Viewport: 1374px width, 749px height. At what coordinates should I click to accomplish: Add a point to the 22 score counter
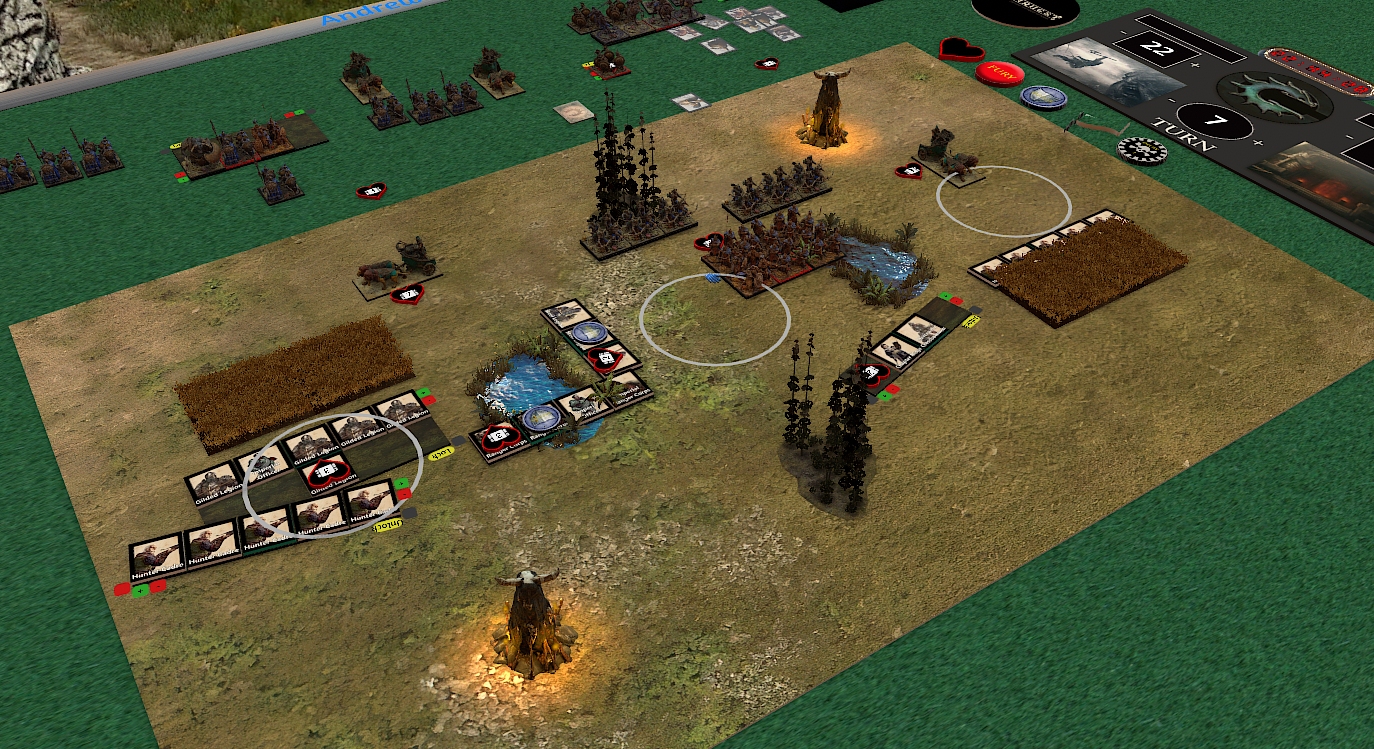coord(1195,64)
